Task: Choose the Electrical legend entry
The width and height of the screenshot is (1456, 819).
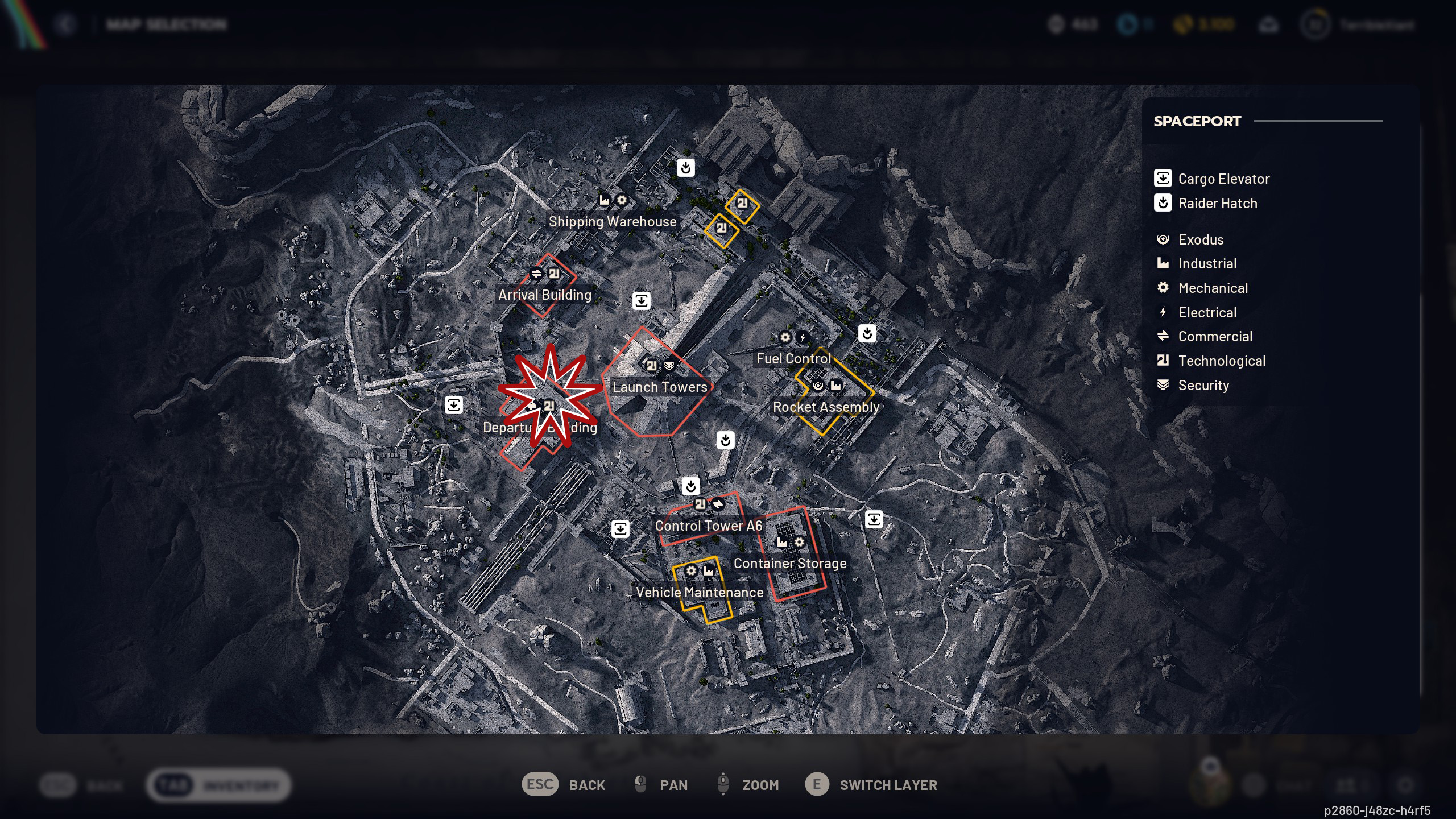Action: tap(1207, 312)
